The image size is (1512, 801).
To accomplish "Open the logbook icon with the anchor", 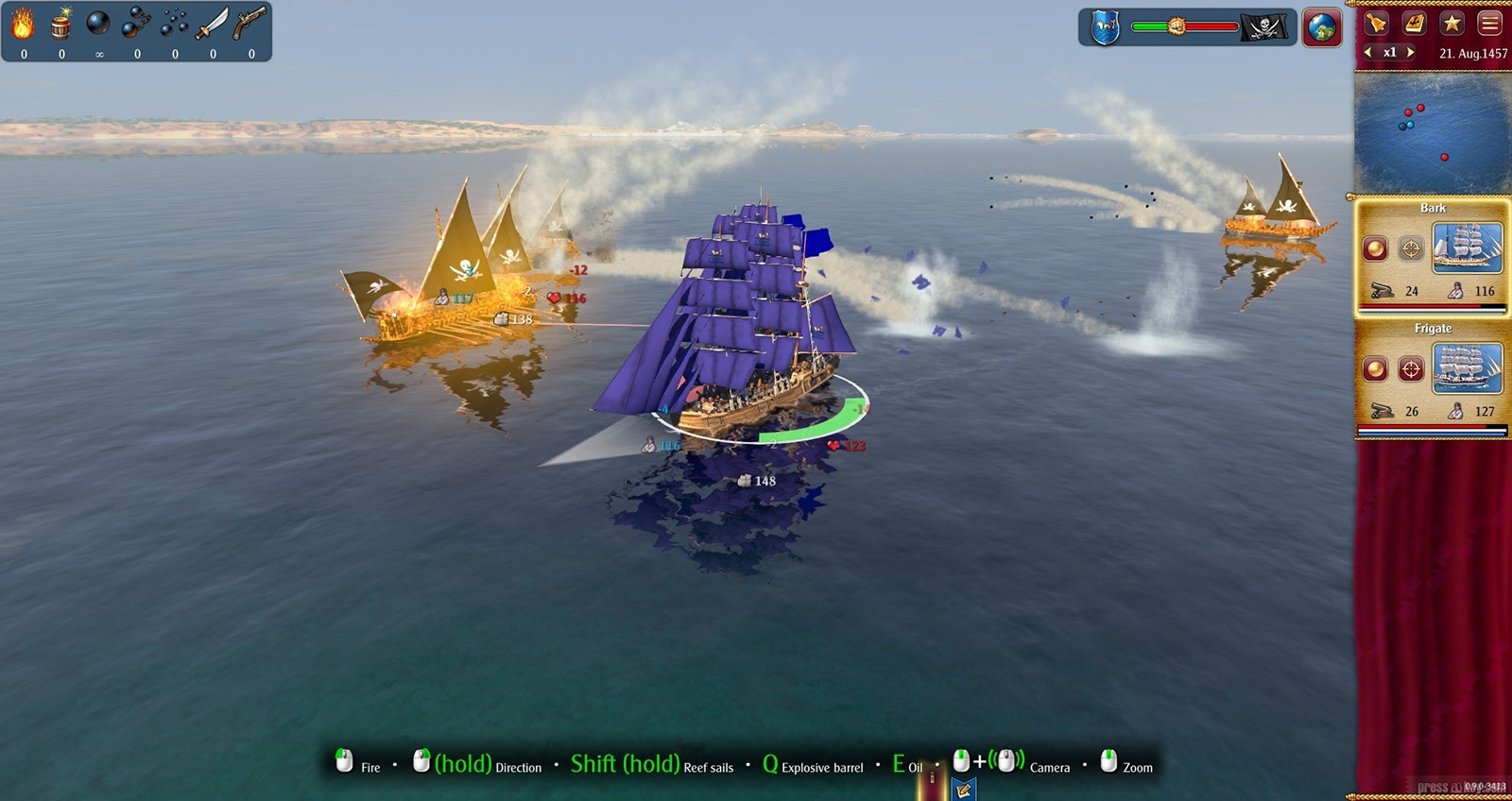I will click(x=1415, y=23).
